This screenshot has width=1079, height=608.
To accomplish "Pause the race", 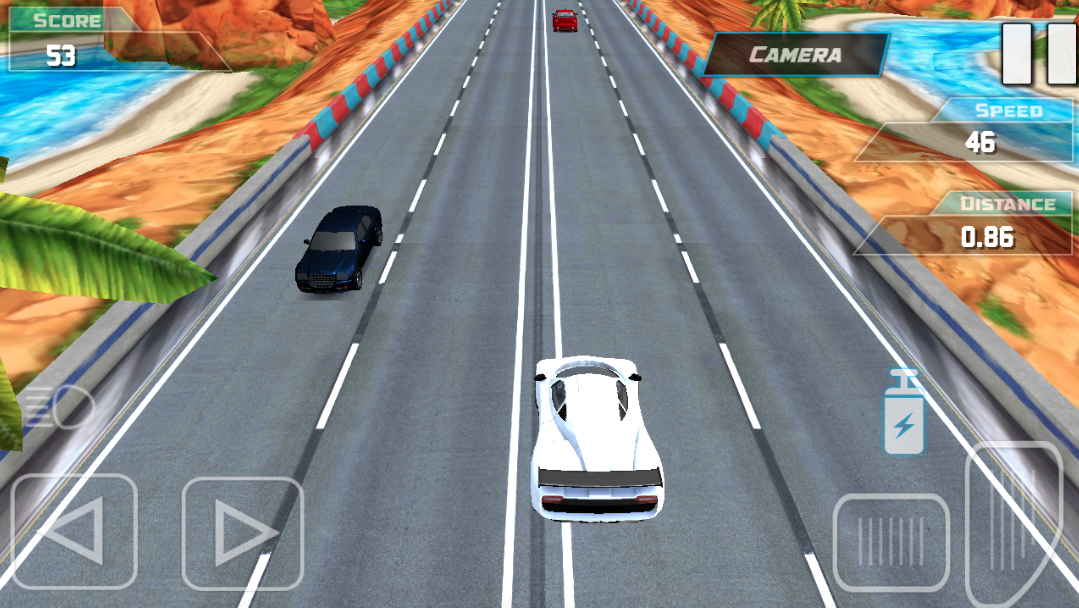I will click(1039, 53).
